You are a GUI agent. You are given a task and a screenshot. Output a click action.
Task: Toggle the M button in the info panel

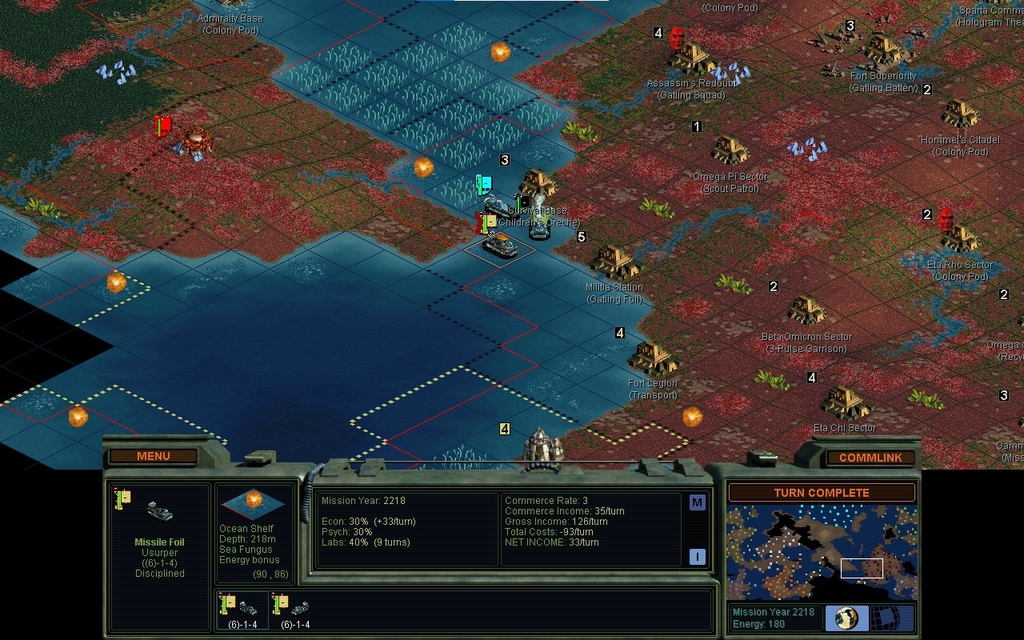(x=697, y=503)
